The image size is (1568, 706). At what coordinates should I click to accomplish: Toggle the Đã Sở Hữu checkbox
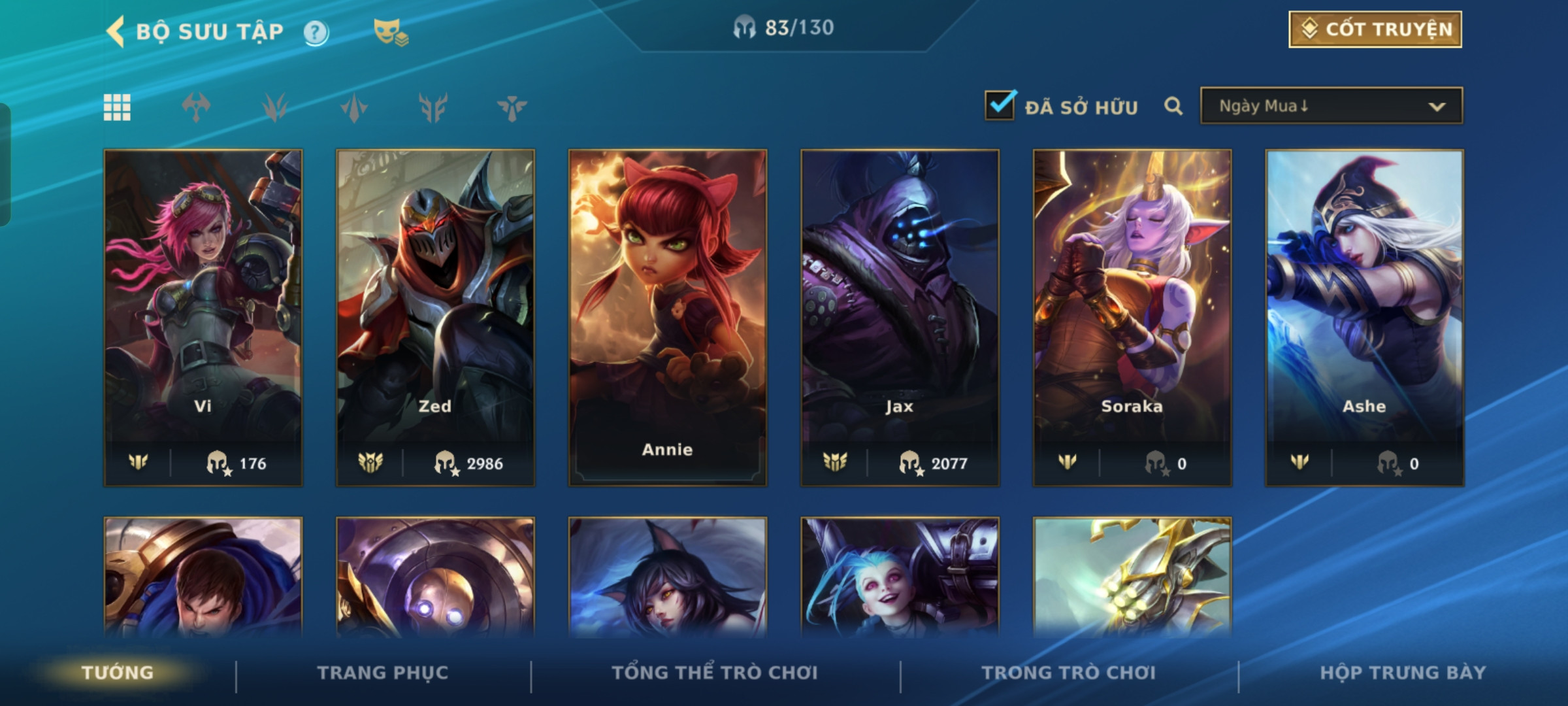[1000, 106]
